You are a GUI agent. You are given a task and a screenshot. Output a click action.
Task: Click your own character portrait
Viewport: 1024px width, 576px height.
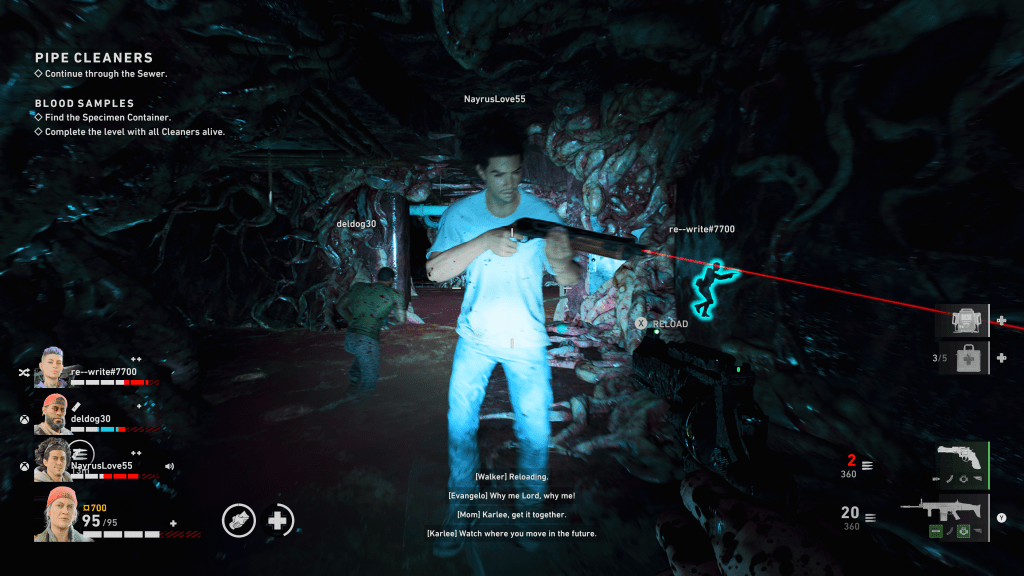pos(56,515)
